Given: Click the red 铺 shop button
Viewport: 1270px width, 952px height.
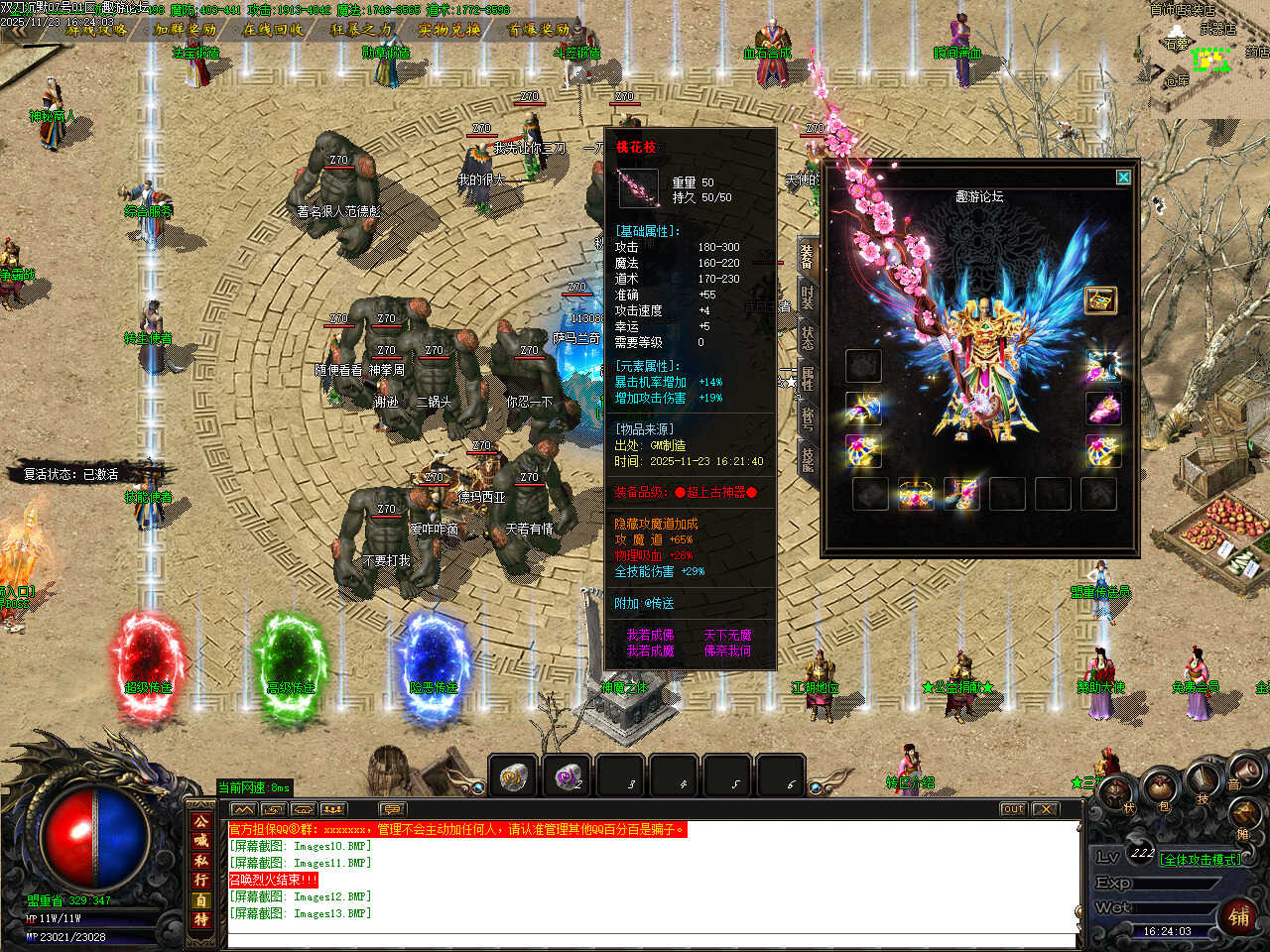Looking at the screenshot, I should pos(1239,916).
